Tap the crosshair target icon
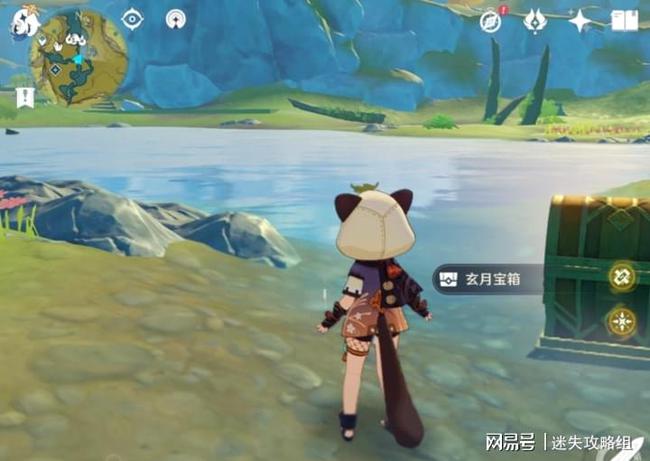 [x=132, y=19]
